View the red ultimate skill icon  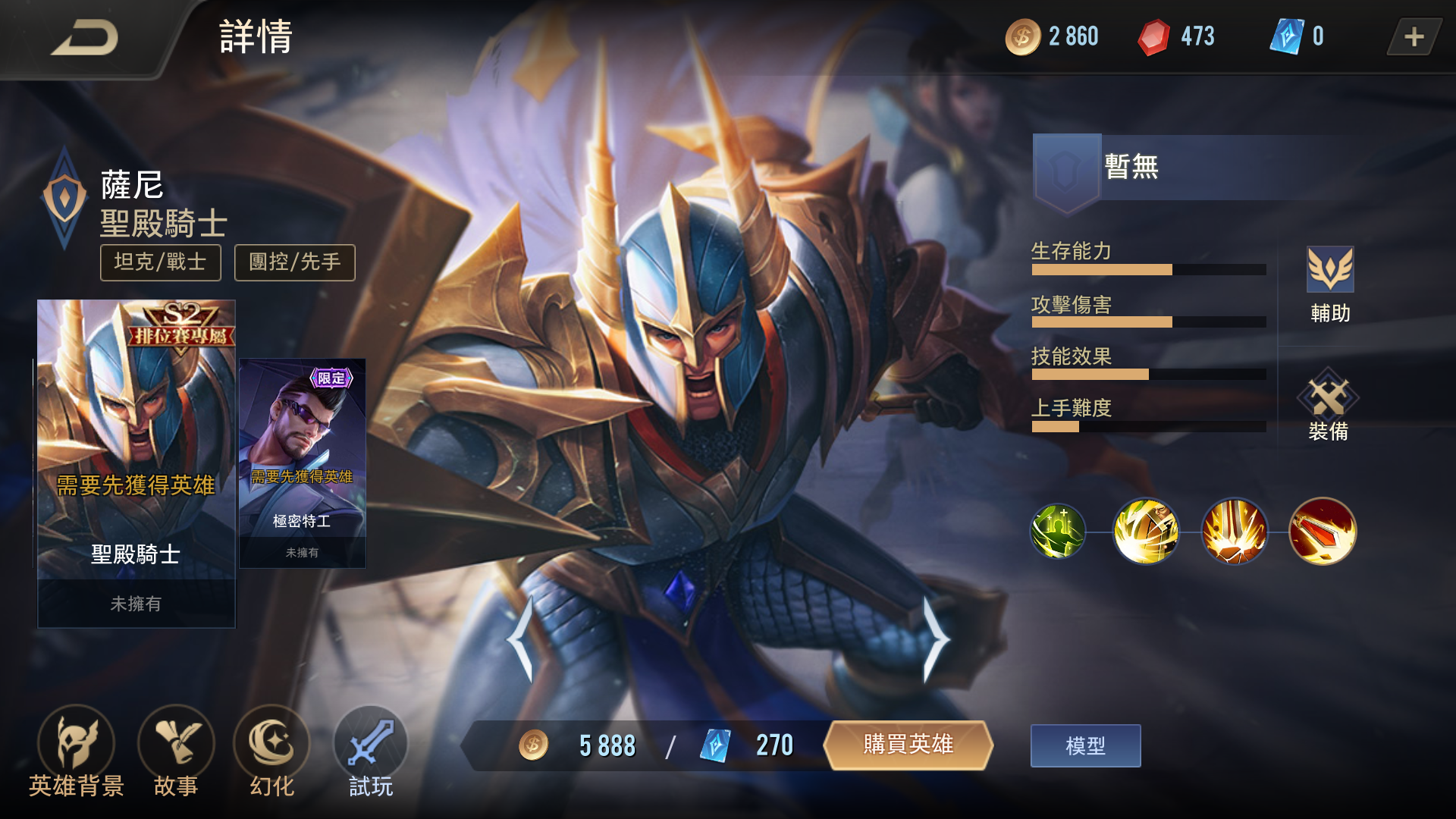tap(1323, 532)
